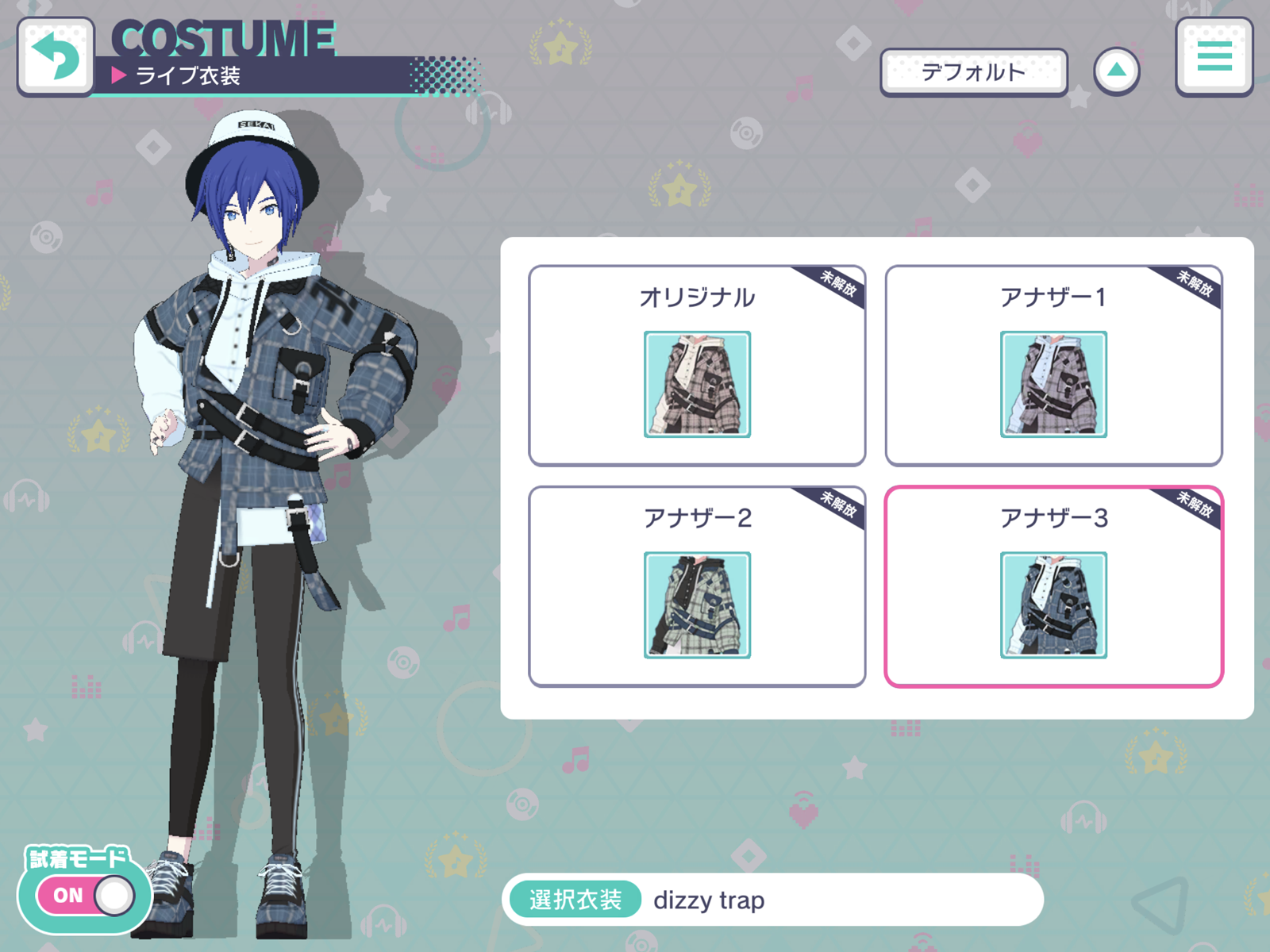The width and height of the screenshot is (1270, 952).
Task: Select the アナザー1 costume thumbnail
Action: [x=1053, y=384]
